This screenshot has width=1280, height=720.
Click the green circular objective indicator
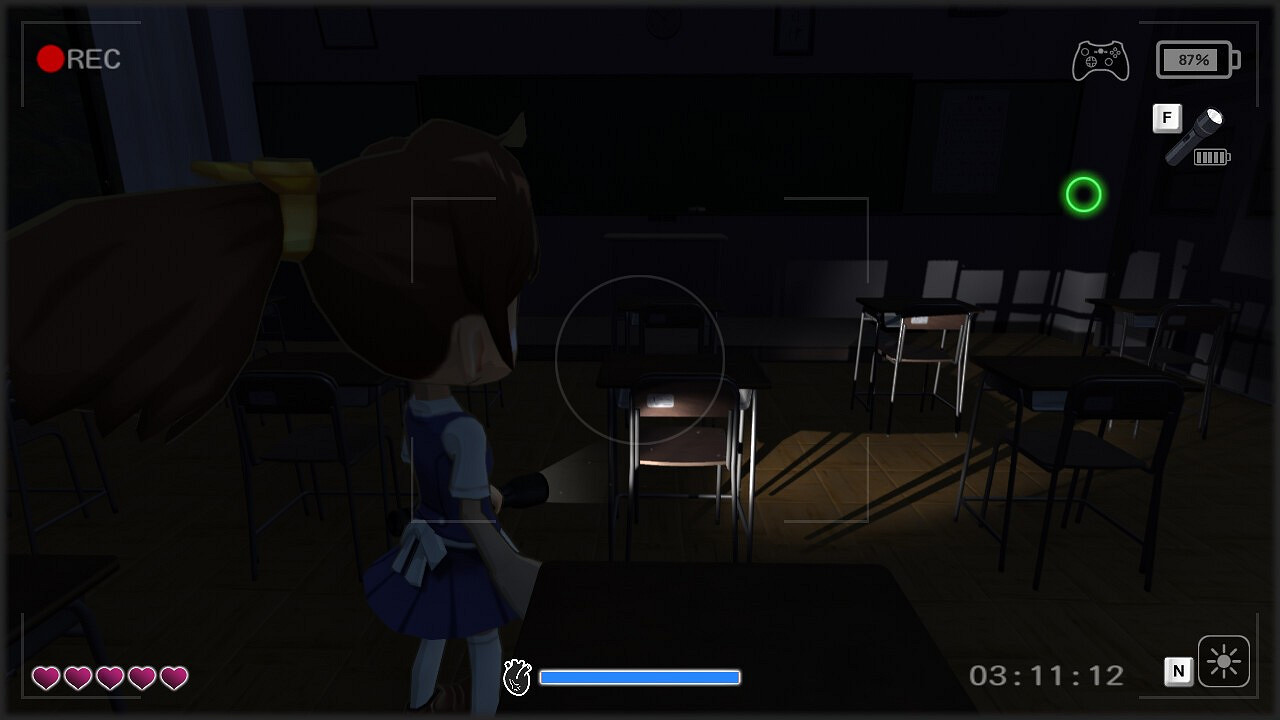pyautogui.click(x=1084, y=196)
